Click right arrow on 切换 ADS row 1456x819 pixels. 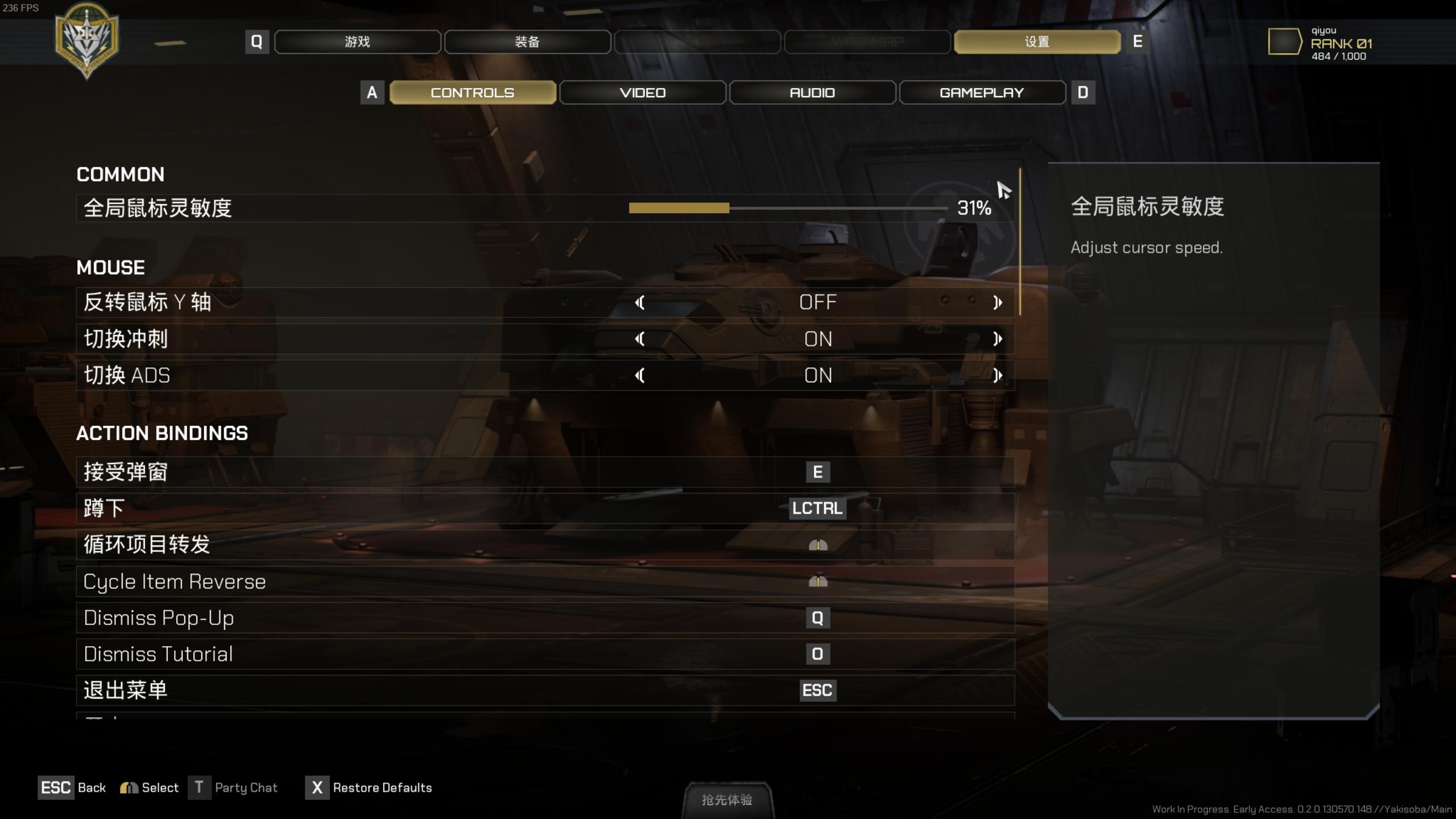coord(997,375)
